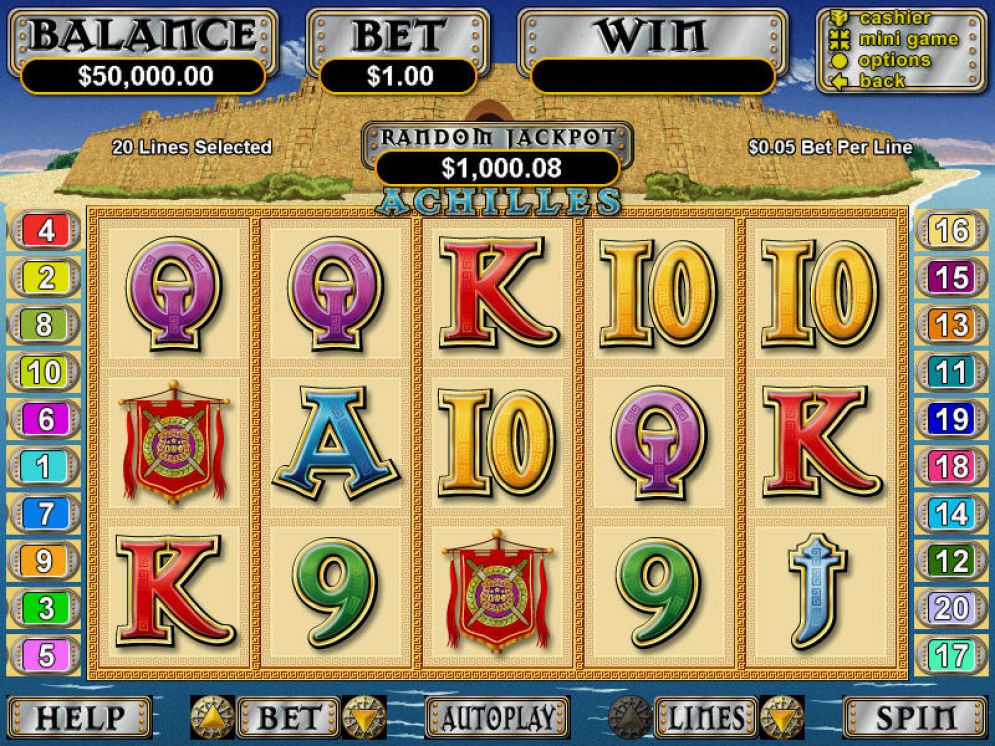Increase the bet with the up arrow
Viewport: 995px width, 746px height.
coord(212,717)
